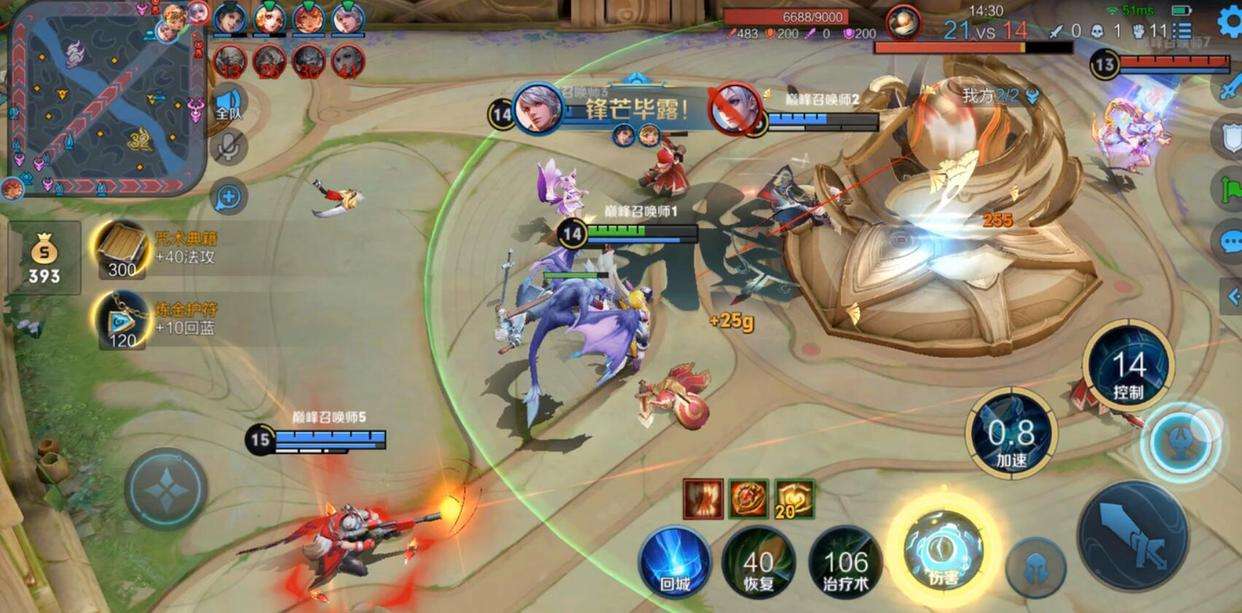Image resolution: width=1242 pixels, height=613 pixels.
Task: Open the battlefield minimap
Action: point(105,100)
